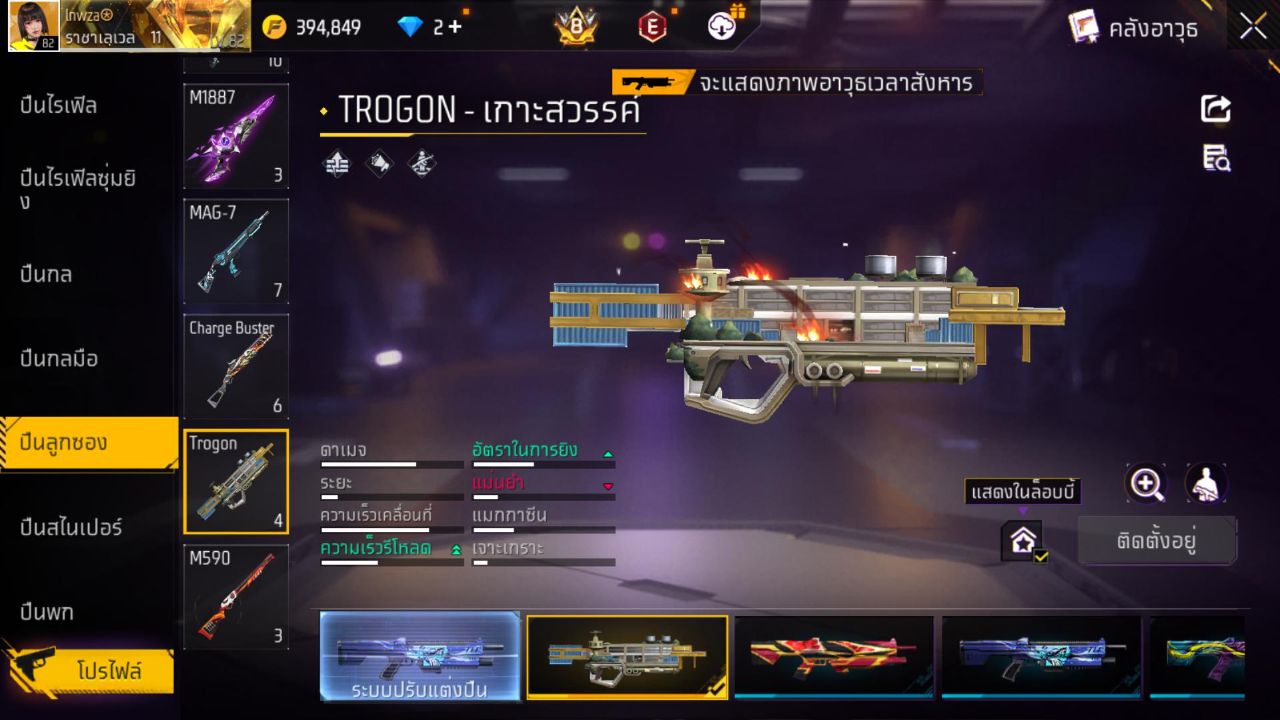
Task: Open the Elite Pass E icon
Action: pos(652,27)
